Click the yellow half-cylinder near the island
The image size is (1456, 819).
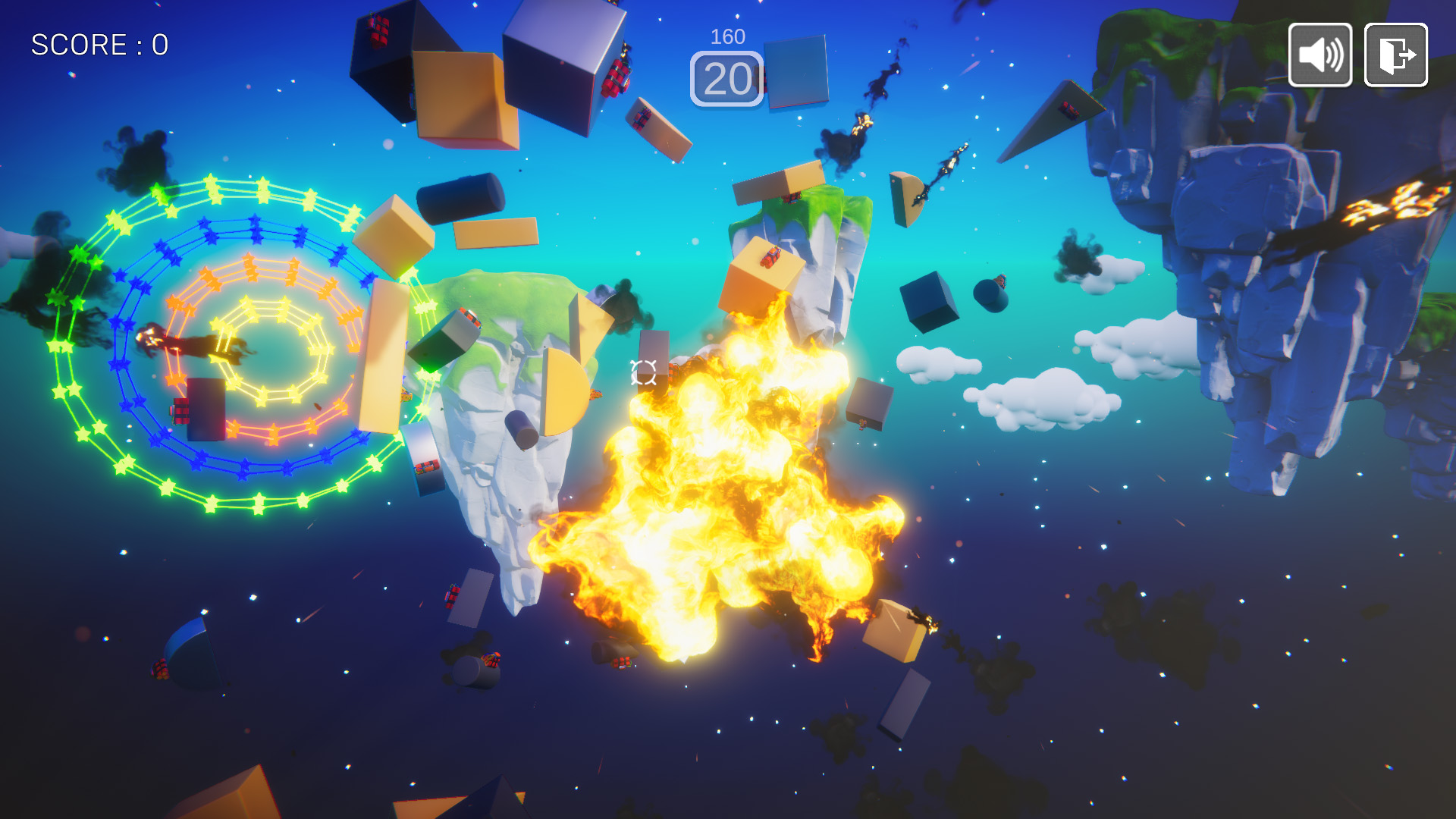point(565,387)
